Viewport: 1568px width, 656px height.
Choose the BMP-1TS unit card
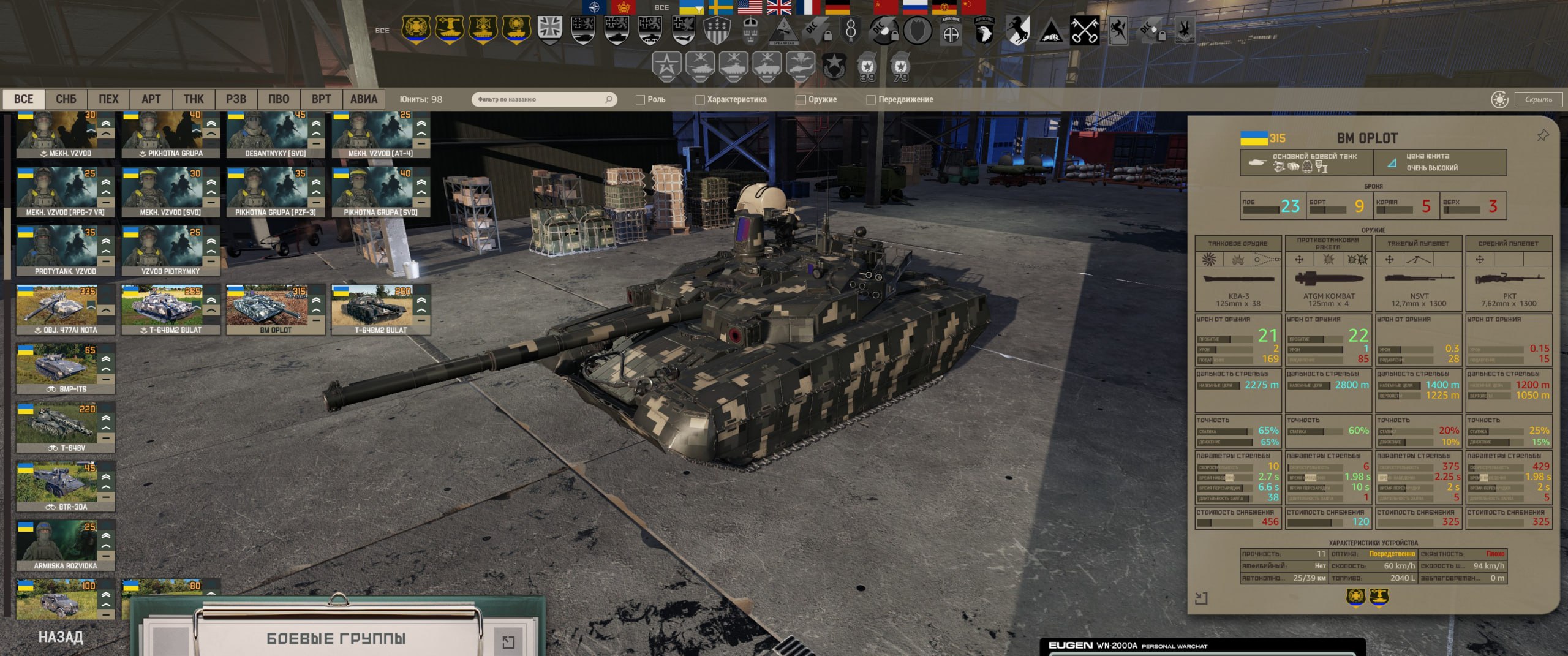[x=65, y=368]
